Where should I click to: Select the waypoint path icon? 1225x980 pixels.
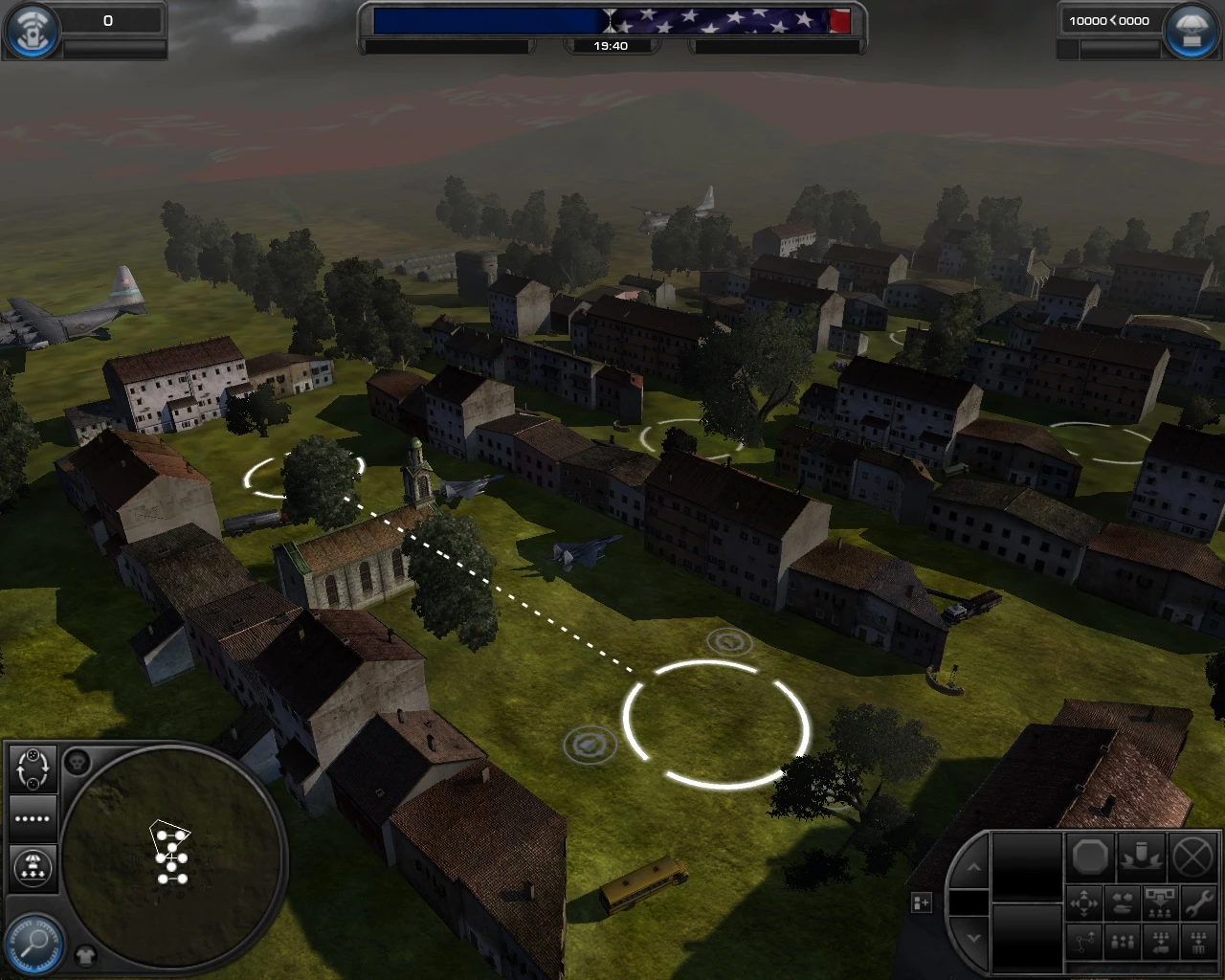point(1083,943)
